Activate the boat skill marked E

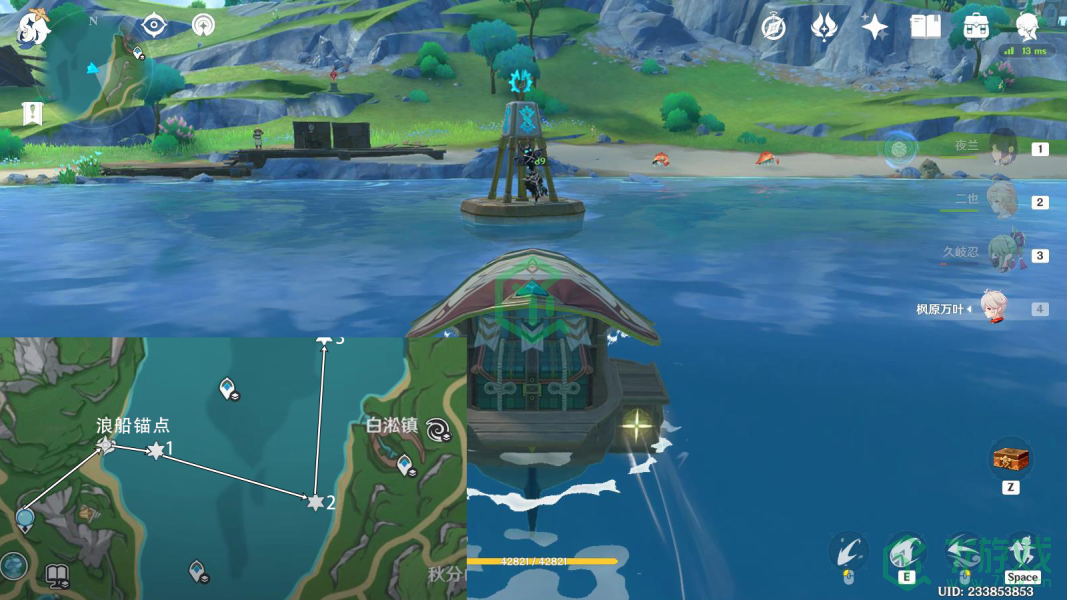[x=906, y=553]
